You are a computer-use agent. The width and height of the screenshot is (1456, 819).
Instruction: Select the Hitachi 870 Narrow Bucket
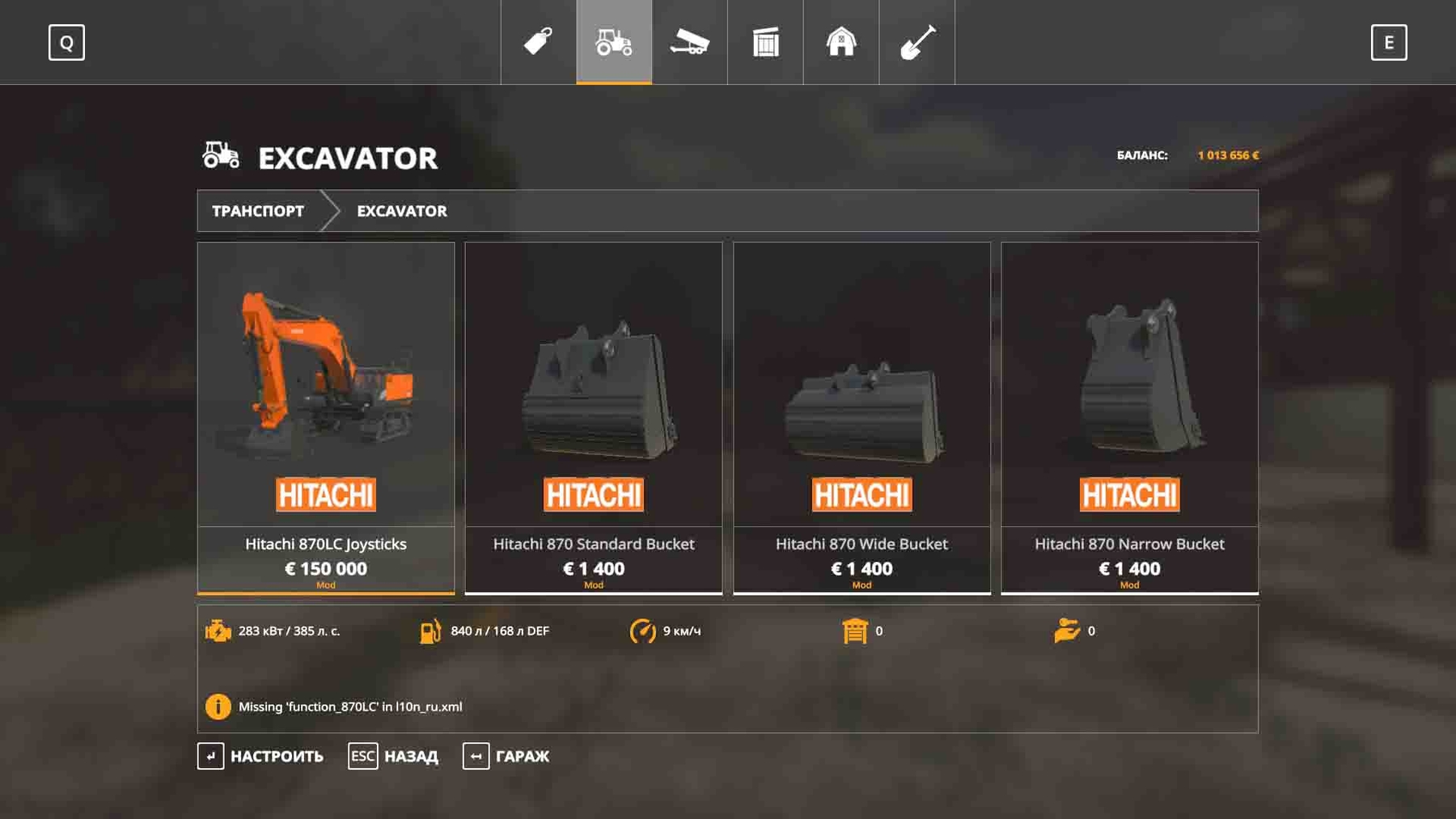pyautogui.click(x=1129, y=417)
